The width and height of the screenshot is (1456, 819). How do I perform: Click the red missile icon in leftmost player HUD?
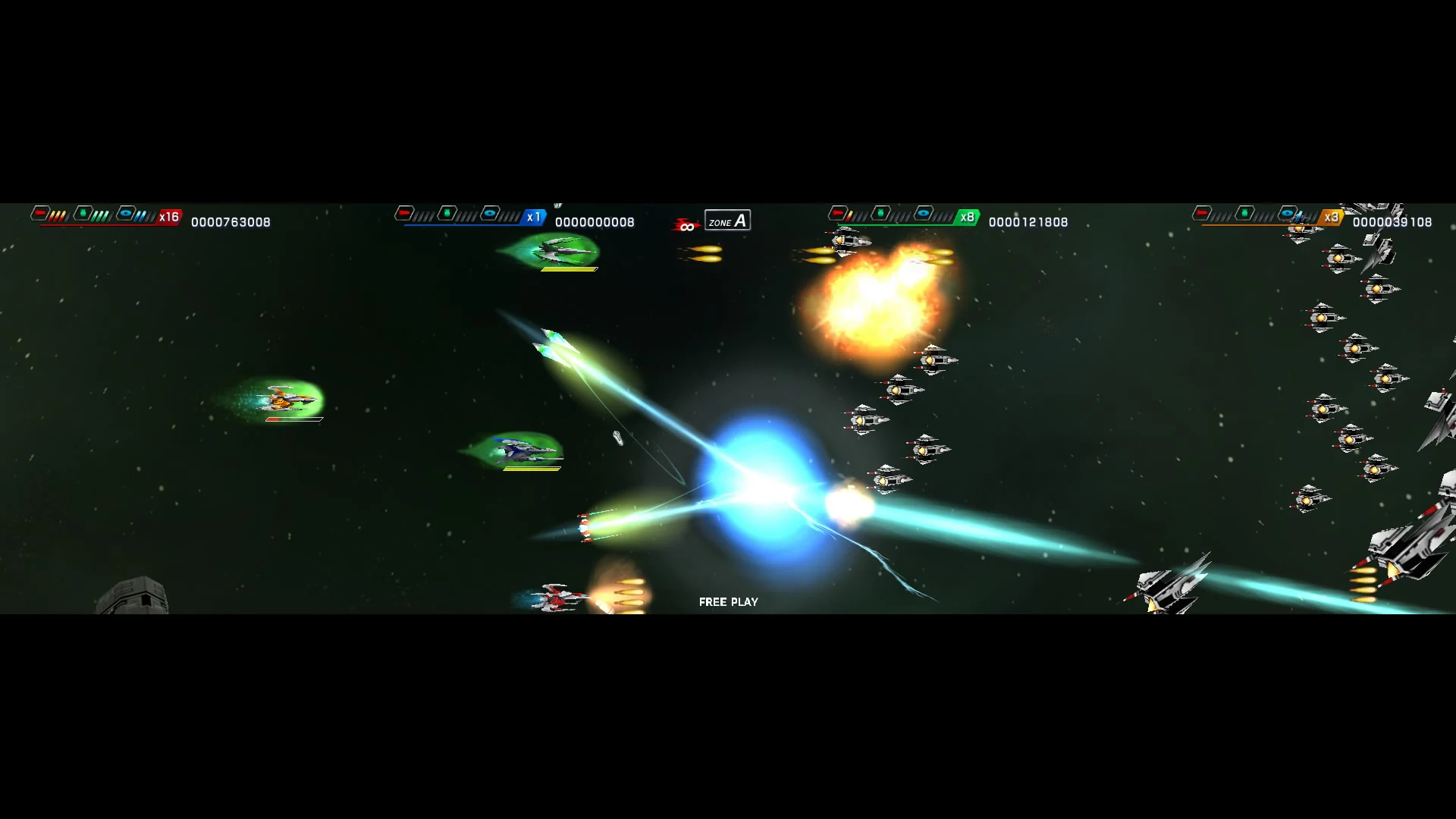(39, 214)
